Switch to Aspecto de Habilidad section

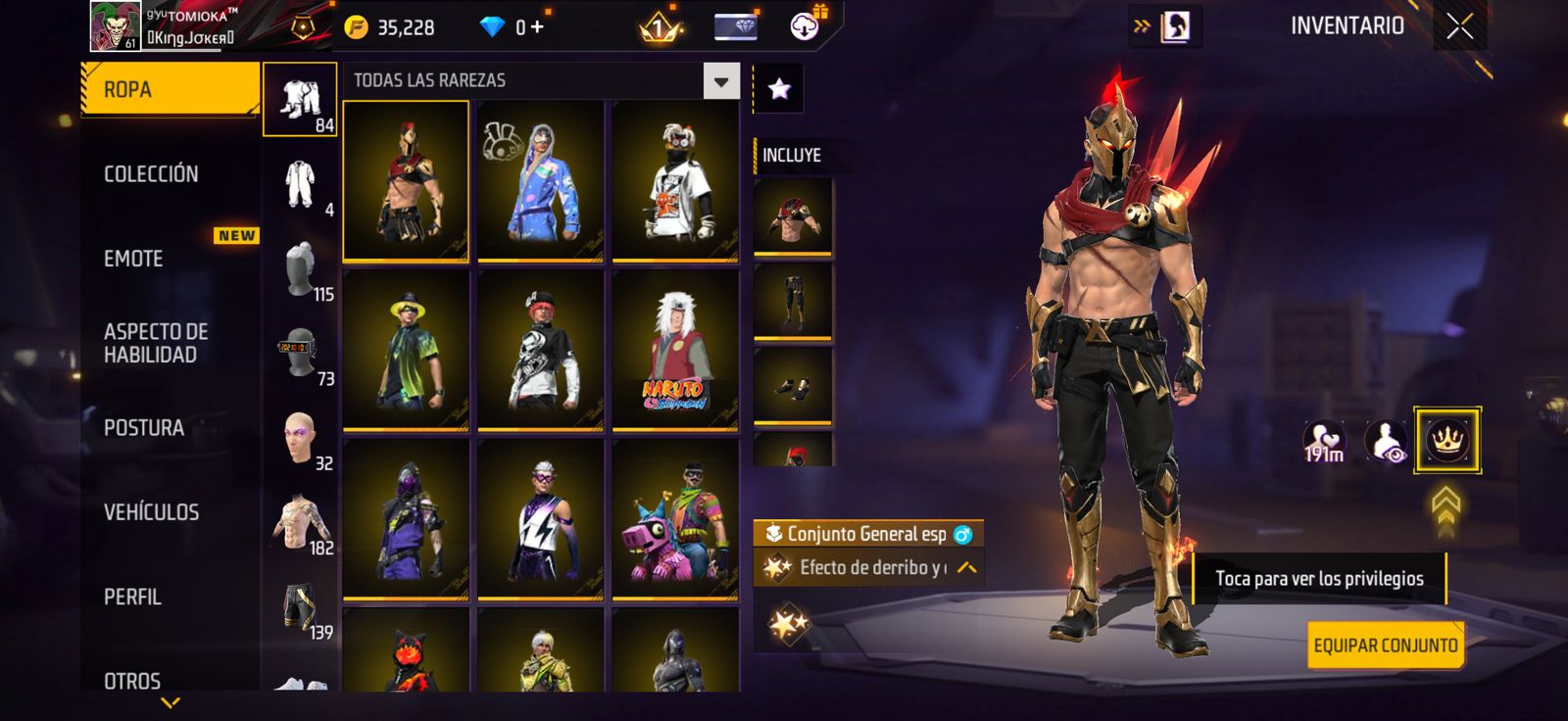[x=156, y=343]
